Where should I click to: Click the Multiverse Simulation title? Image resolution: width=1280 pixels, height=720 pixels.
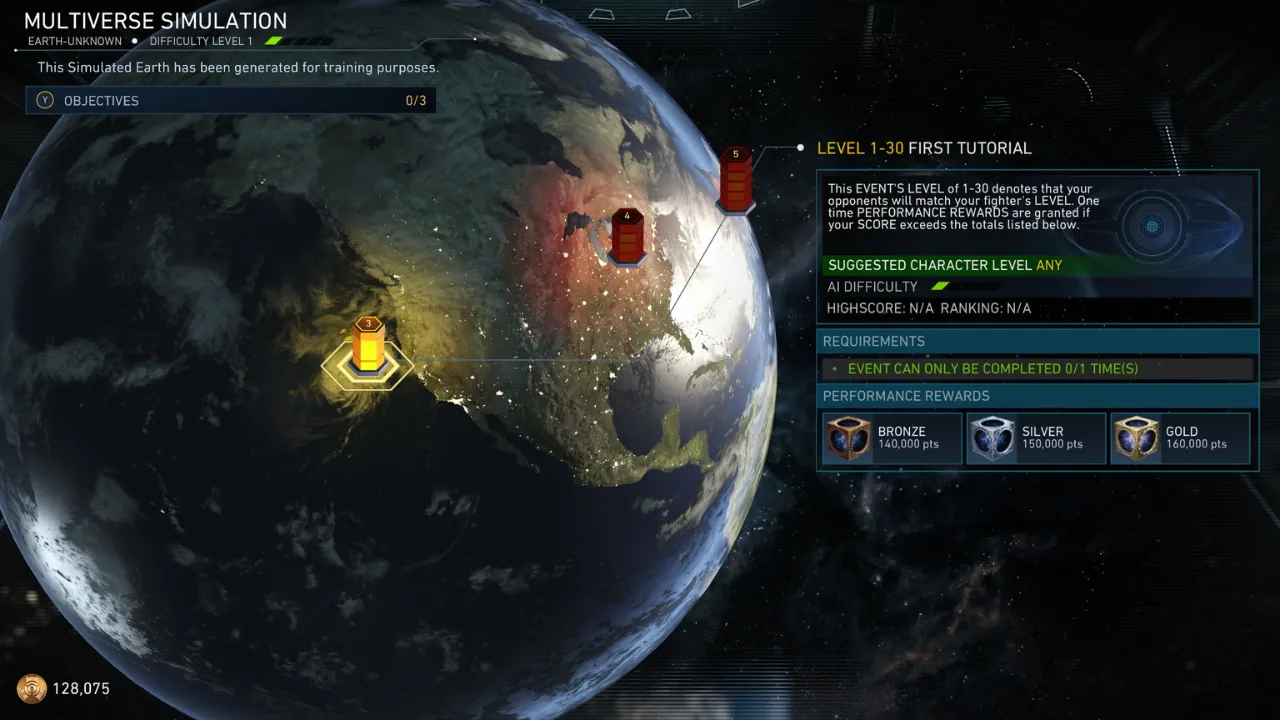pyautogui.click(x=156, y=20)
